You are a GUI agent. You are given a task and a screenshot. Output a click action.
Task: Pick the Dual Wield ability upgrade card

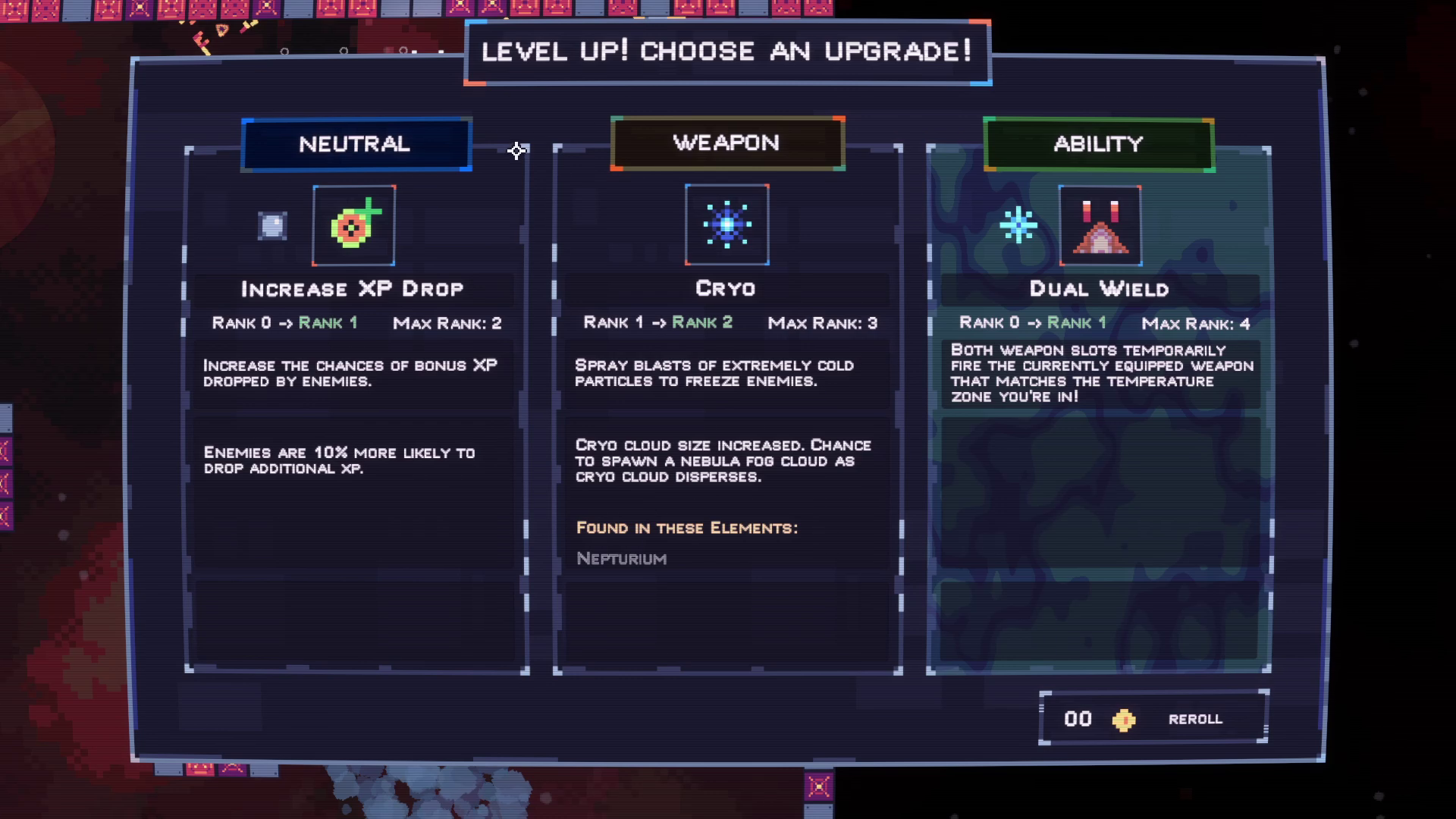point(1098,409)
